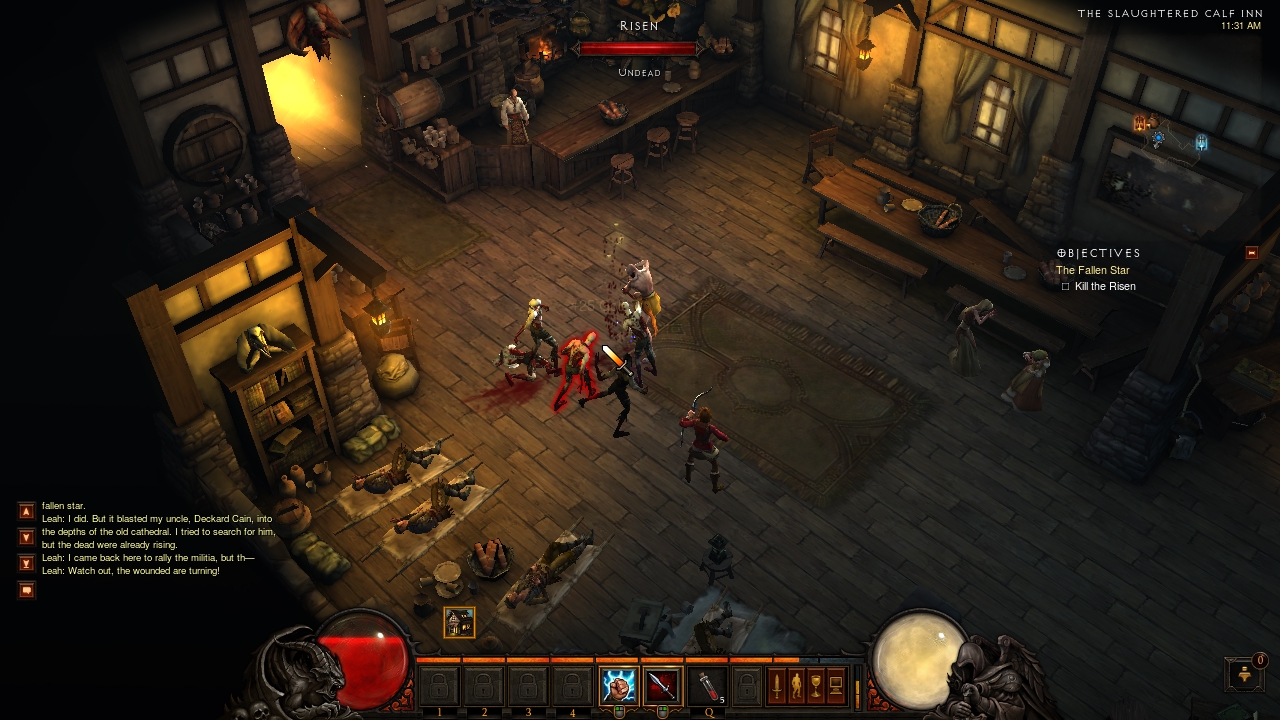1280x720 pixels.
Task: Collapse the Objectives tracker
Action: 1251,253
